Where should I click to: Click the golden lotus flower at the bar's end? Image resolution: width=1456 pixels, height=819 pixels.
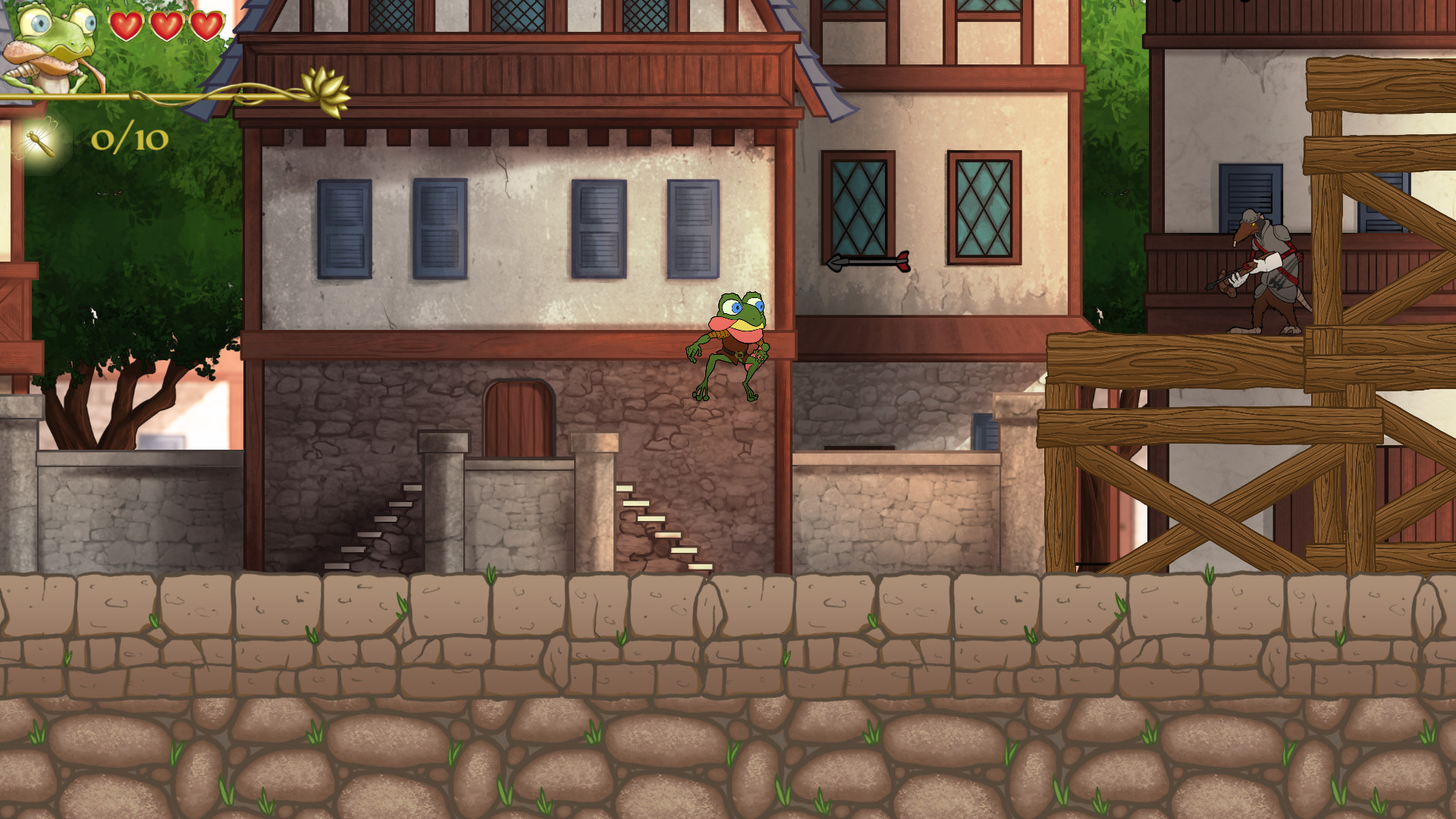tap(325, 85)
